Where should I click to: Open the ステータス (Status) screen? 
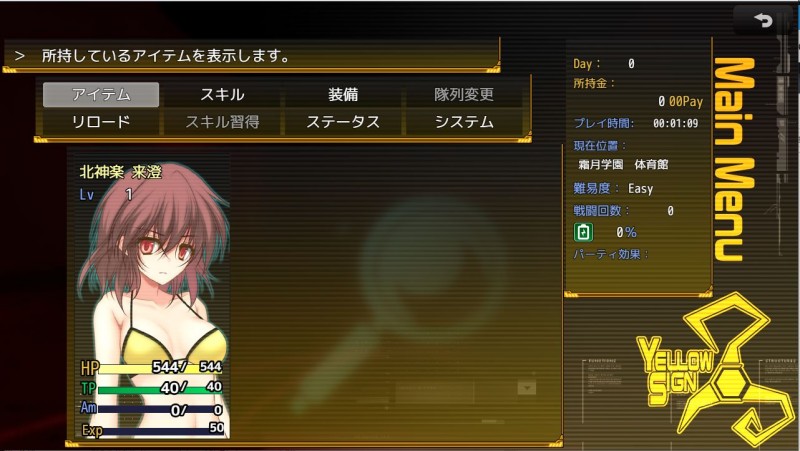343,122
